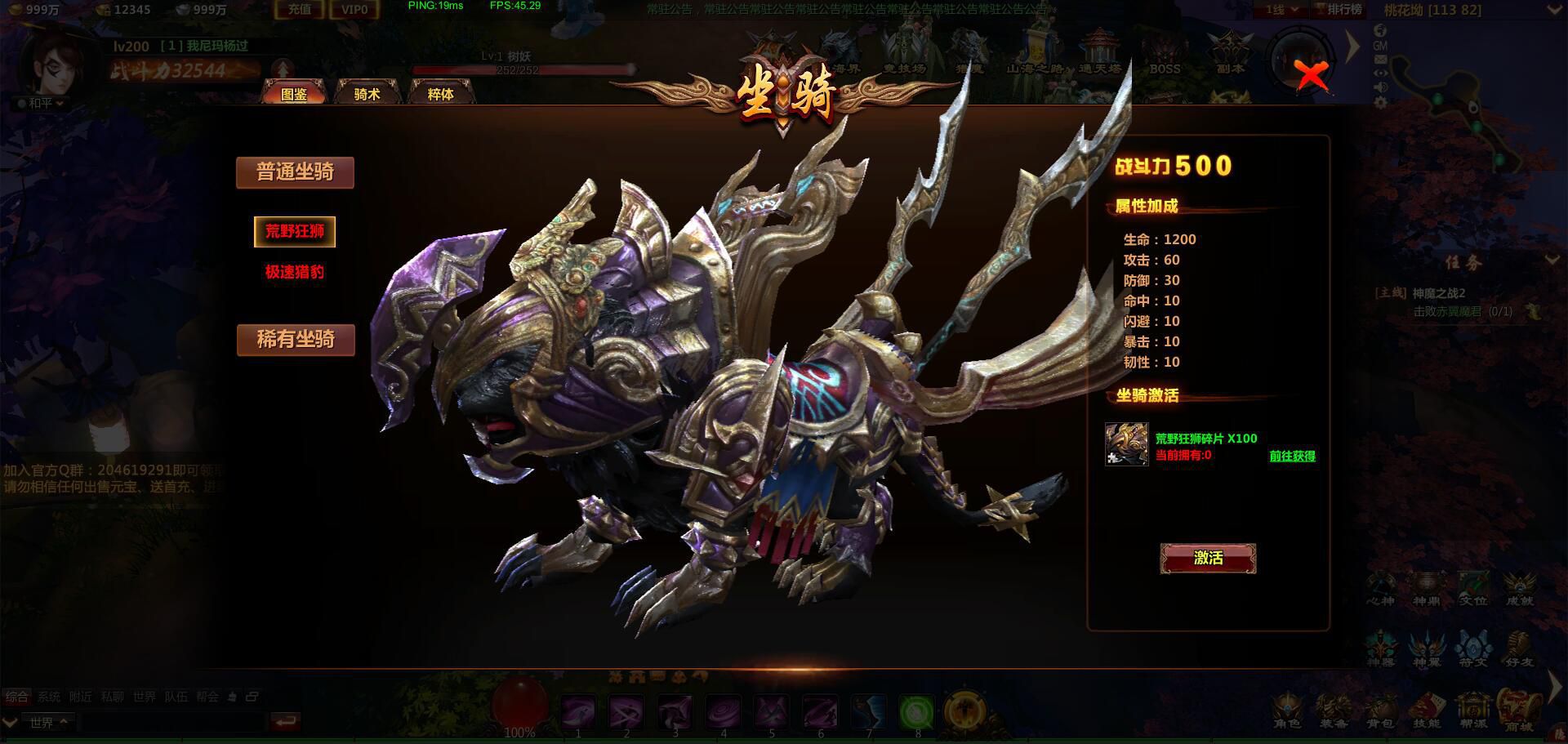Select the 图鉴 tab
The width and height of the screenshot is (1568, 744).
click(294, 94)
